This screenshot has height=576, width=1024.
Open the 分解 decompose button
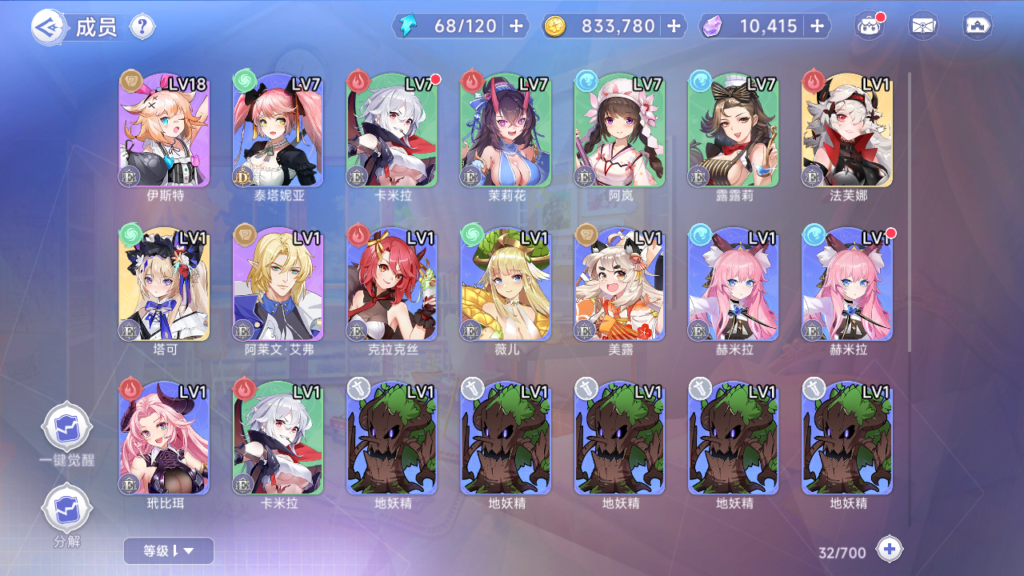[x=64, y=507]
